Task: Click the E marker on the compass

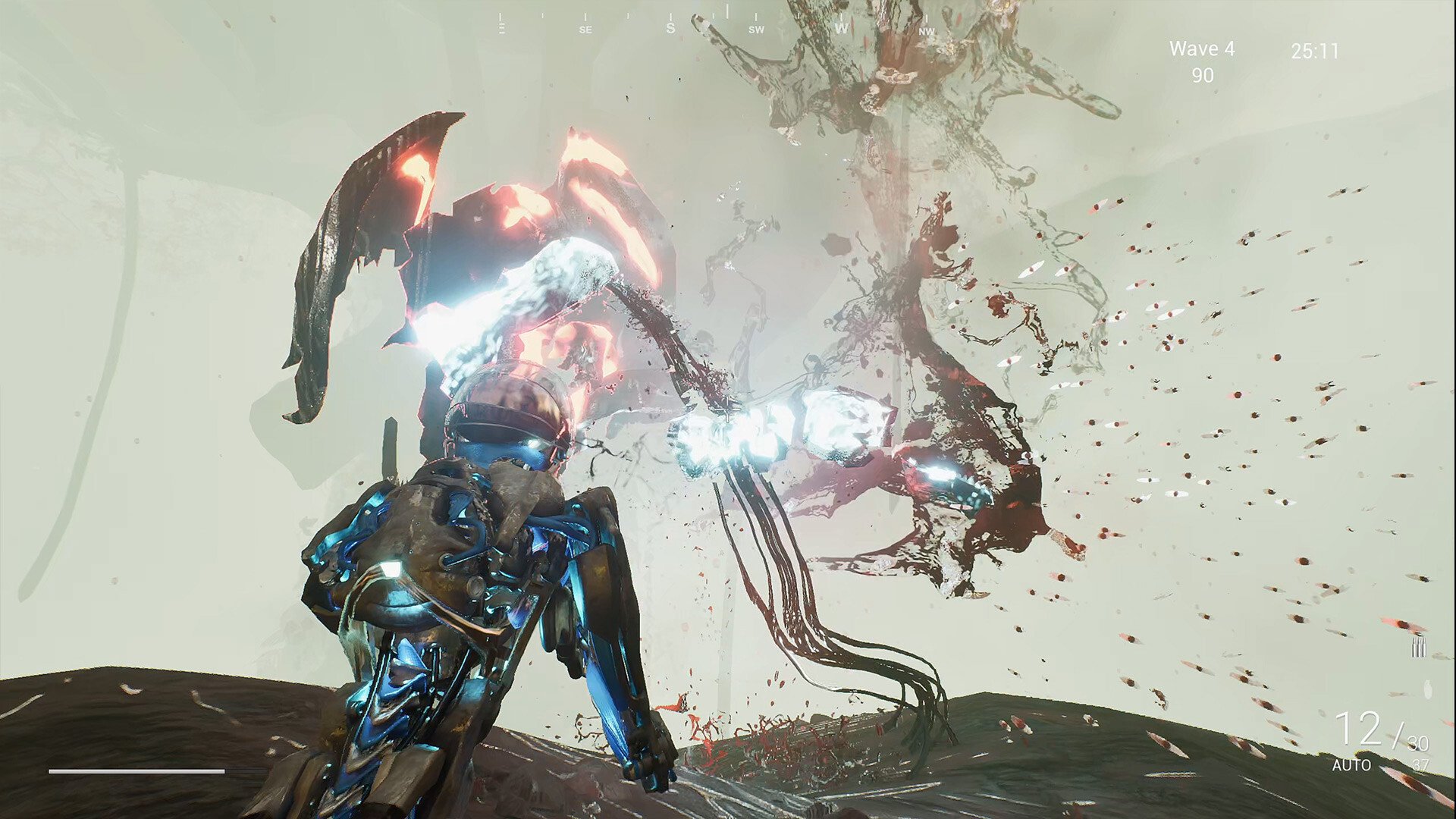Action: 500,30
